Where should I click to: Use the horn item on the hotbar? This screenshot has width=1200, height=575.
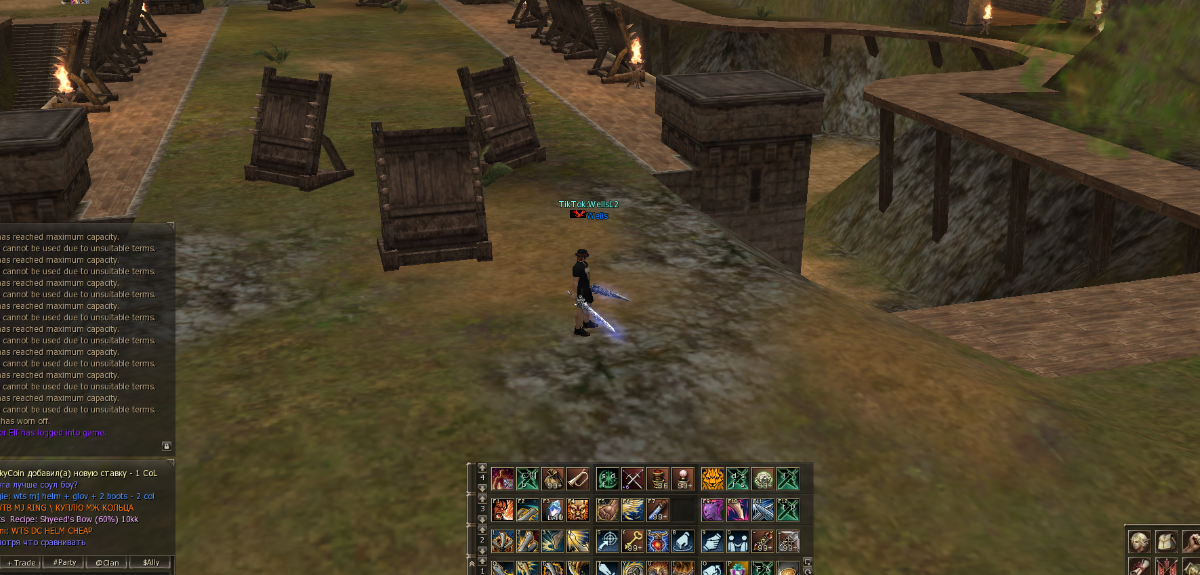pos(580,478)
